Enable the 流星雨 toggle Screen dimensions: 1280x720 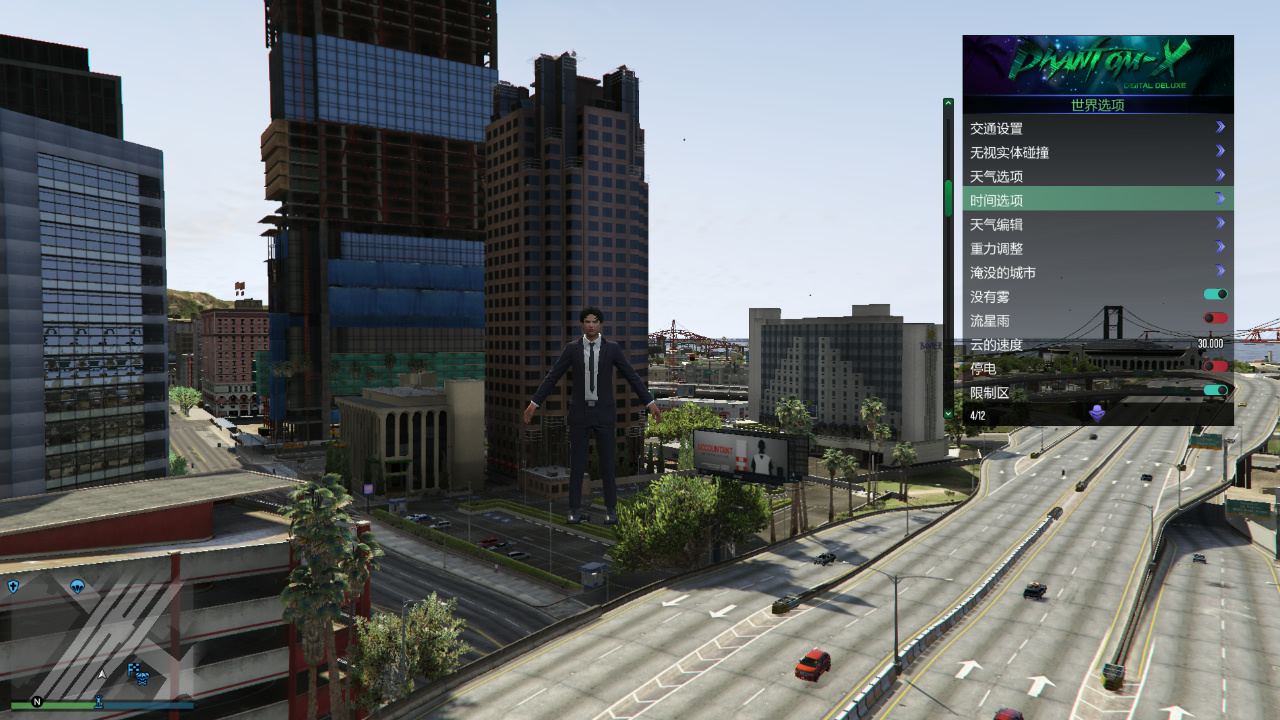[1215, 319]
